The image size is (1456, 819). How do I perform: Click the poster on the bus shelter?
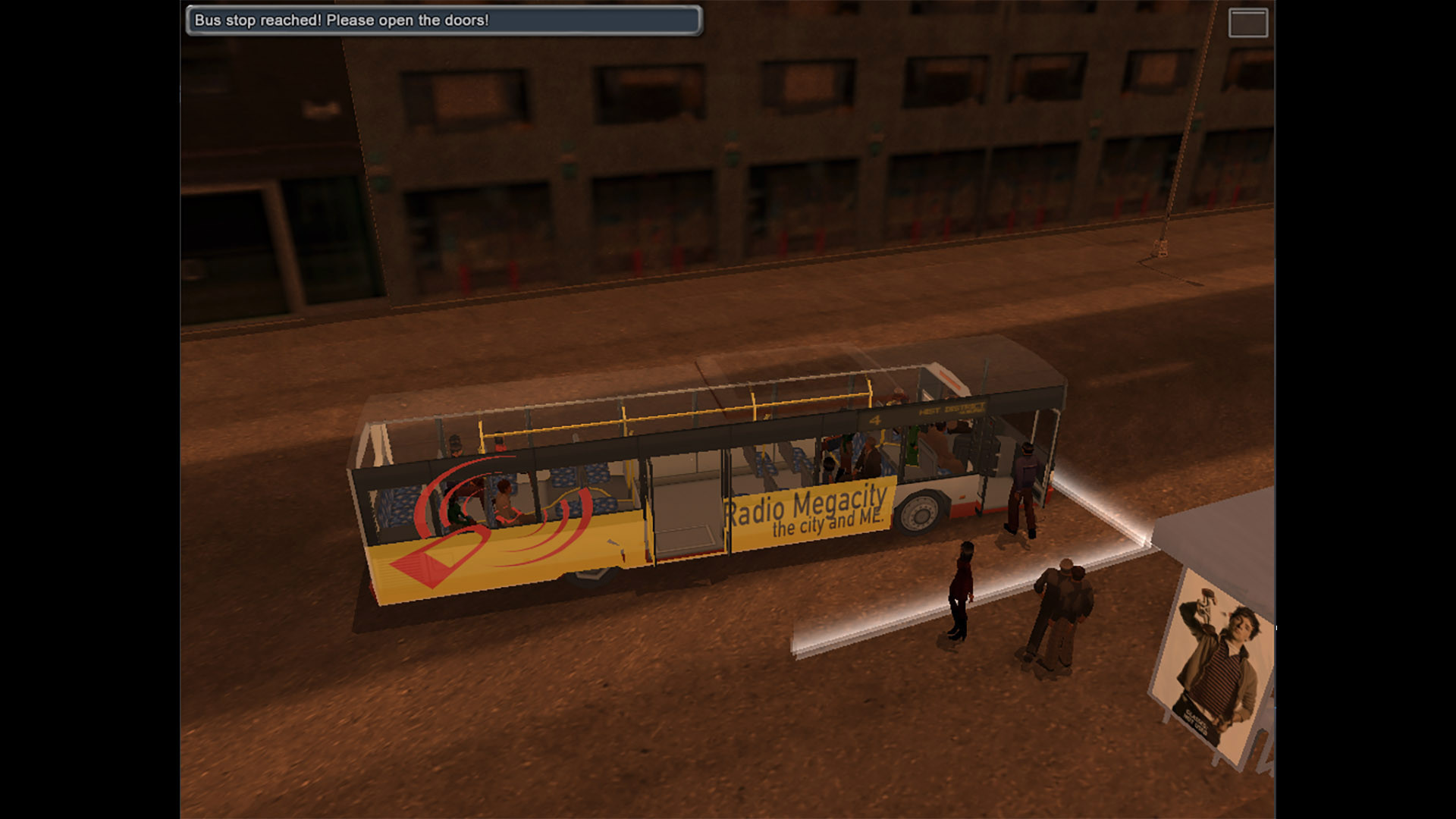click(1213, 667)
